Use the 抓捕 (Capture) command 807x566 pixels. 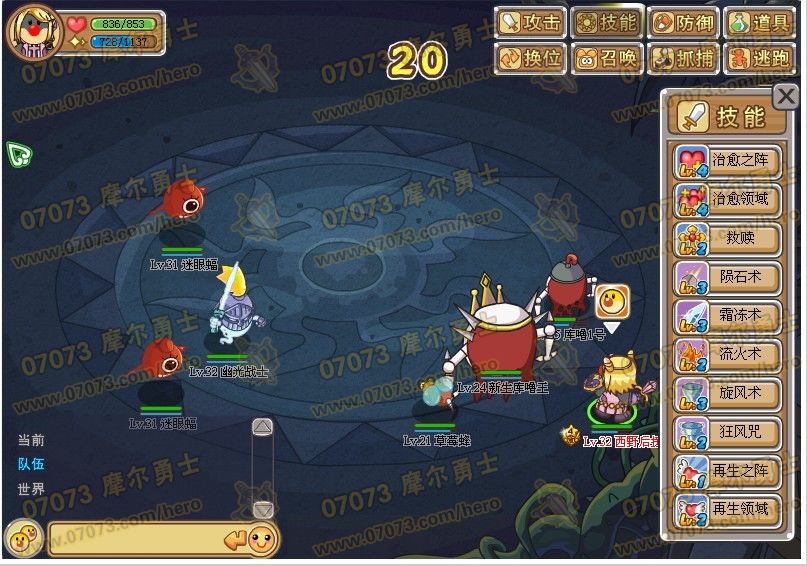683,58
